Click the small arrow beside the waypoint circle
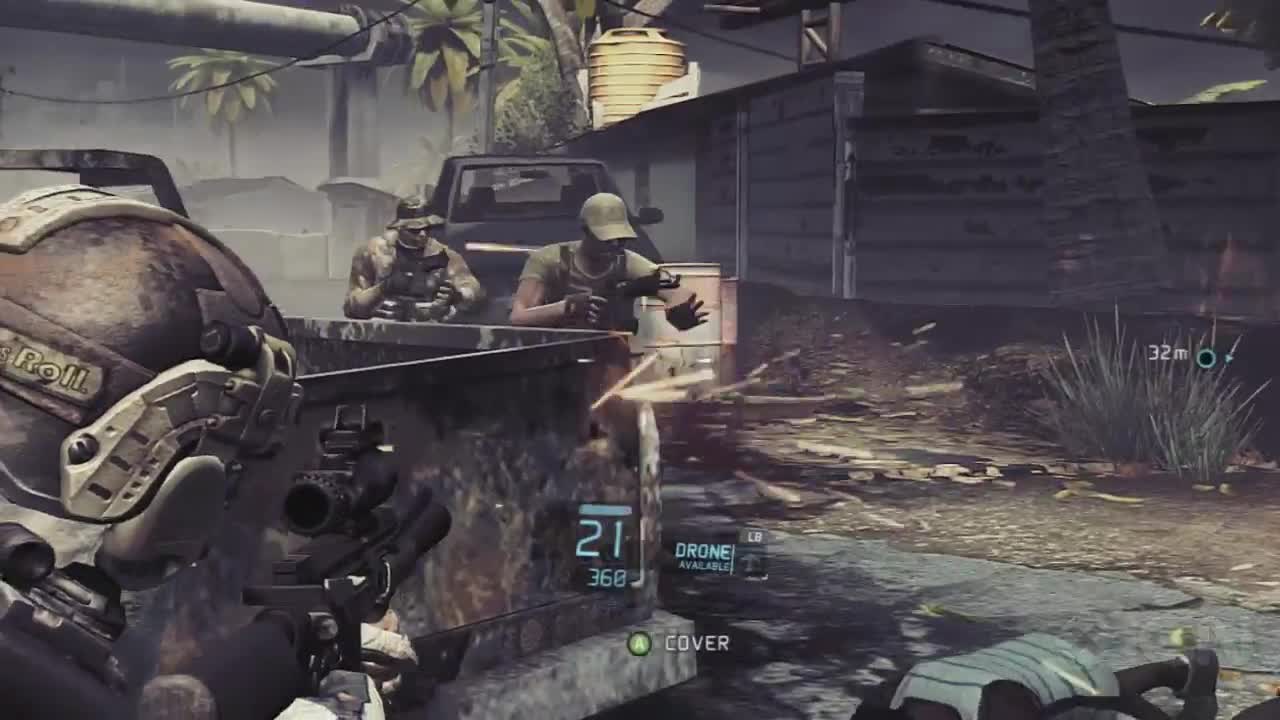The height and width of the screenshot is (720, 1280). coord(1228,358)
